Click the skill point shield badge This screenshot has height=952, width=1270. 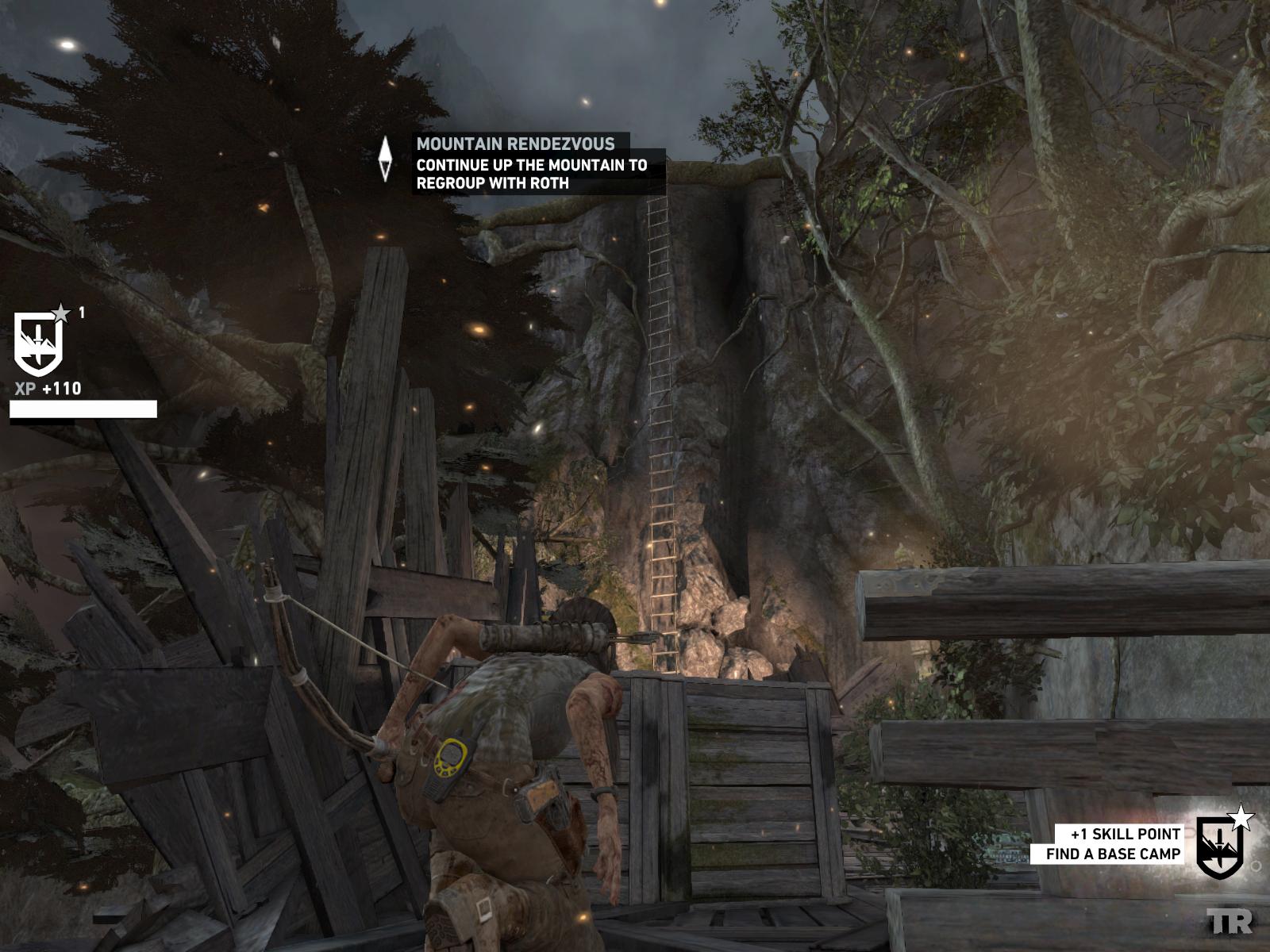tap(1221, 847)
